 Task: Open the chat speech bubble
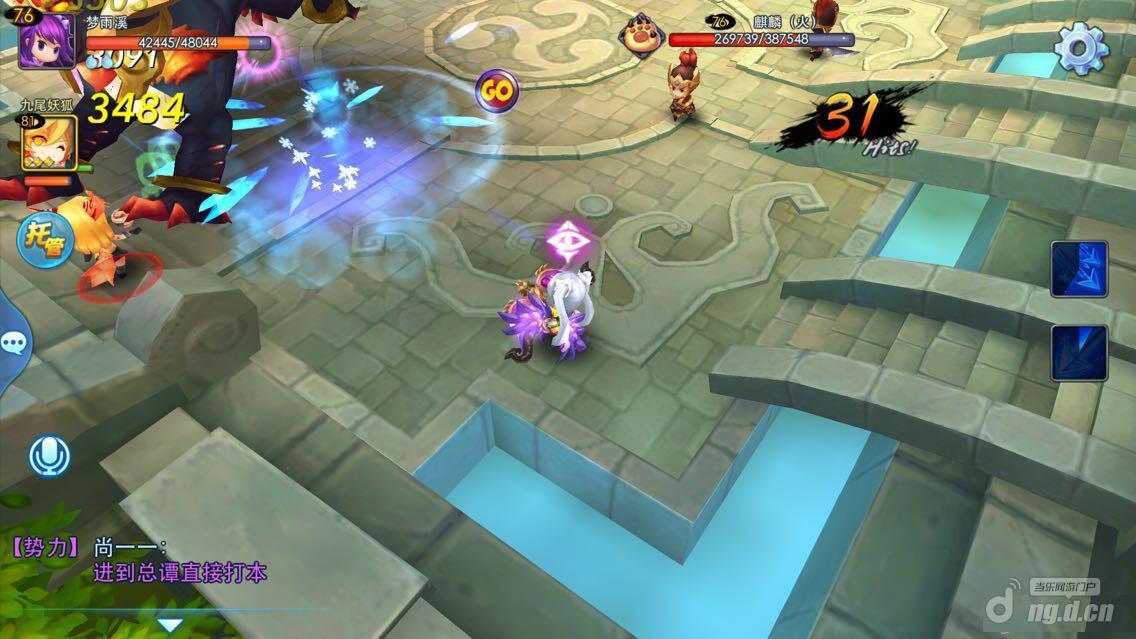14,345
